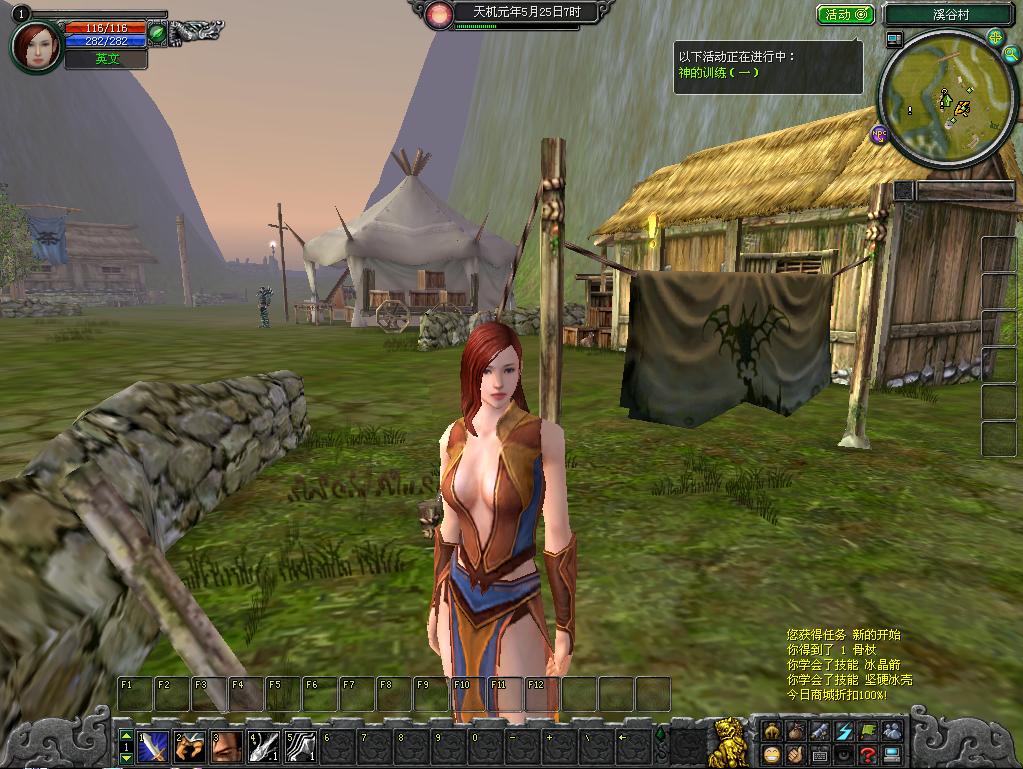Click the green orb beside the health bars
The width and height of the screenshot is (1023, 769).
[157, 33]
